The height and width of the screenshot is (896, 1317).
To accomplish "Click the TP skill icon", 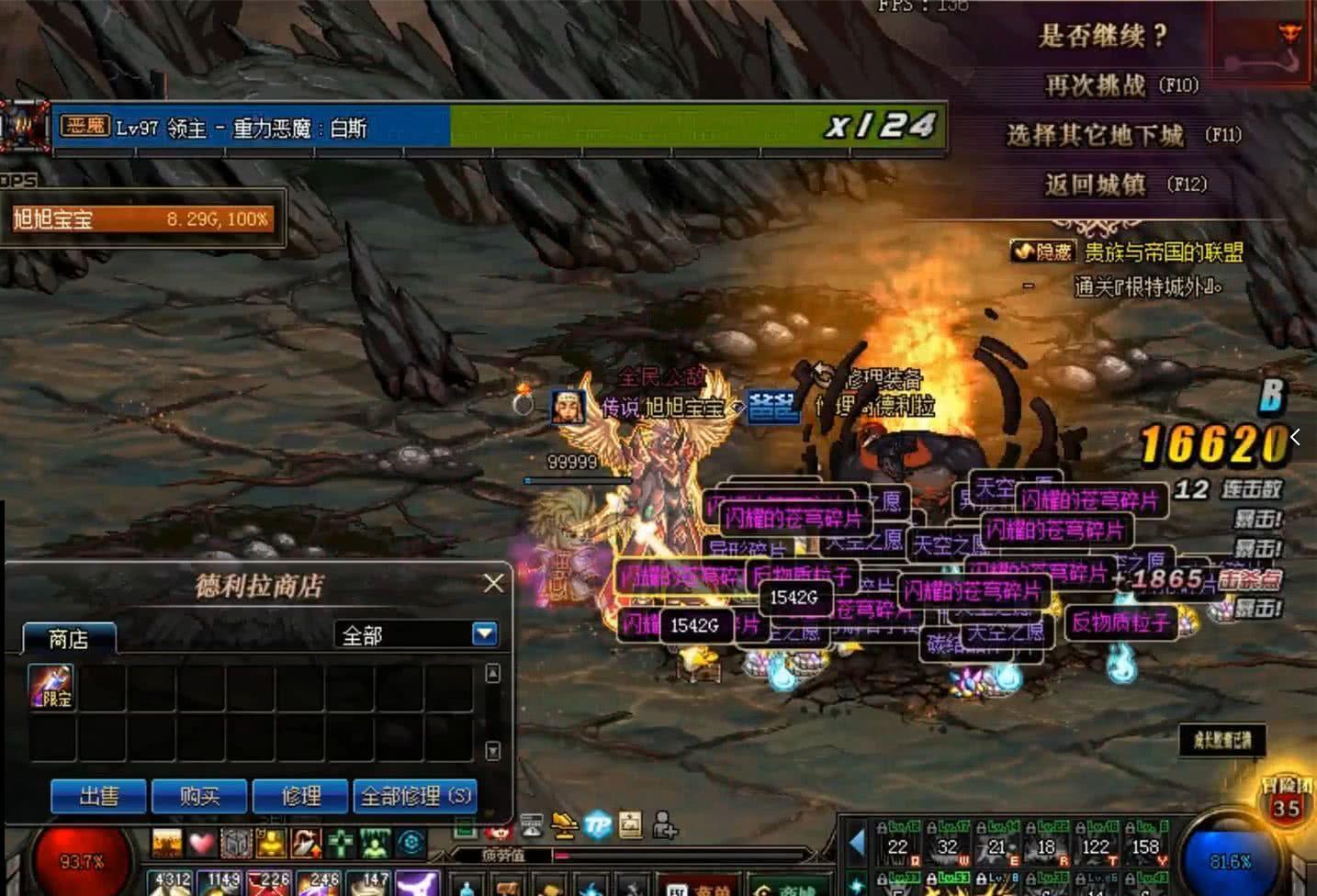I will point(598,825).
